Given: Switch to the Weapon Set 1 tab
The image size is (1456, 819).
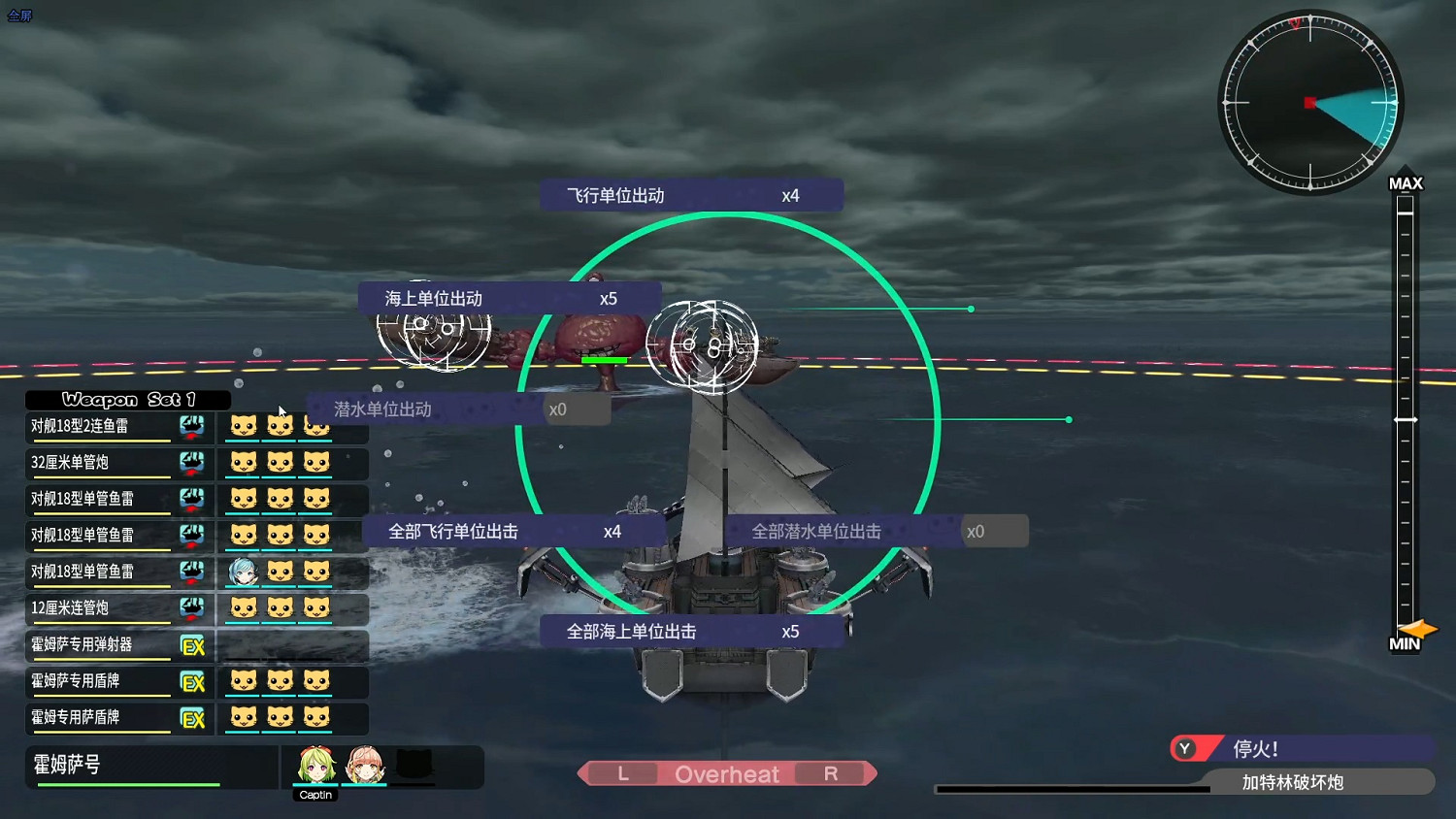Looking at the screenshot, I should click(128, 400).
